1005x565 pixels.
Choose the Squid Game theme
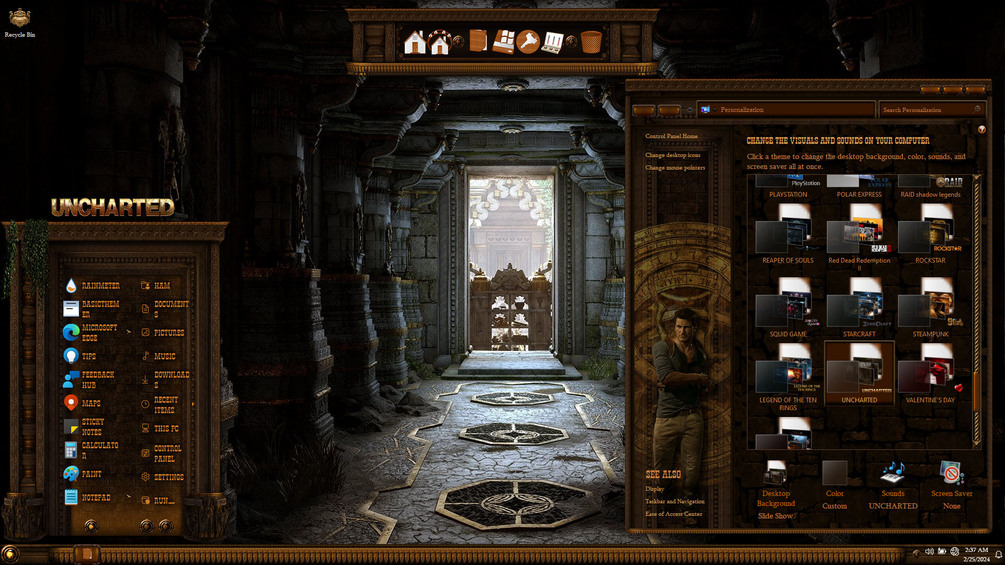click(788, 309)
